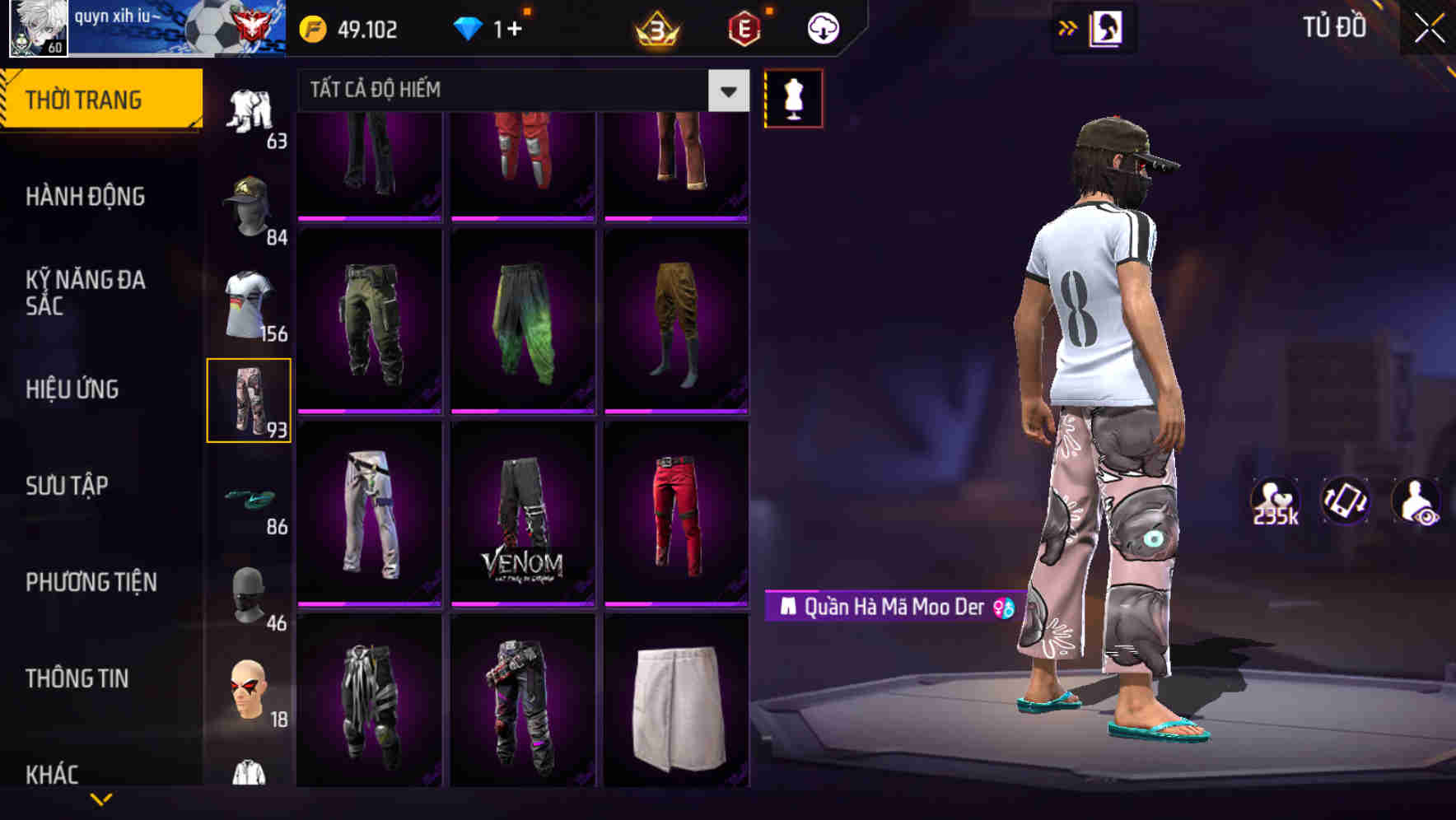The width and height of the screenshot is (1456, 820).
Task: Toggle gender symbol on Quần Hà Mã Moo Der label
Action: [x=1000, y=609]
